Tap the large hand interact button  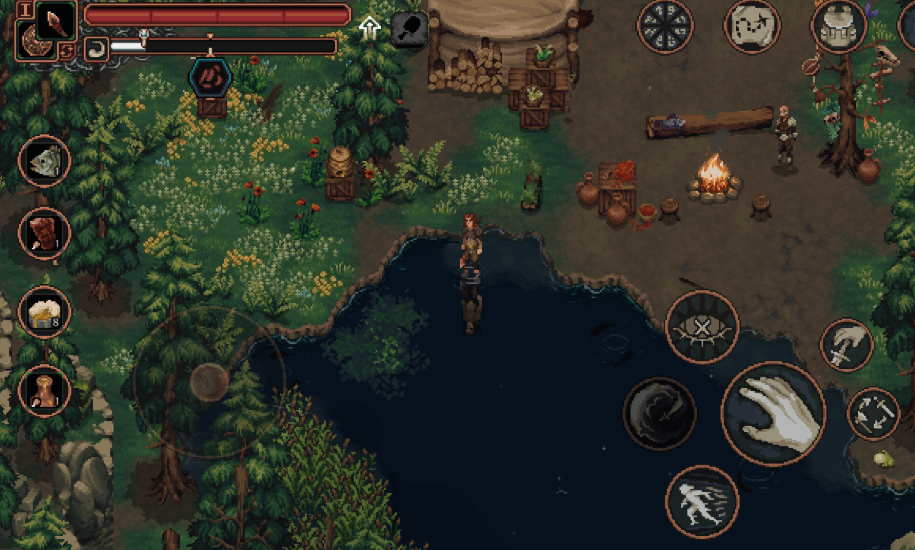coord(773,413)
